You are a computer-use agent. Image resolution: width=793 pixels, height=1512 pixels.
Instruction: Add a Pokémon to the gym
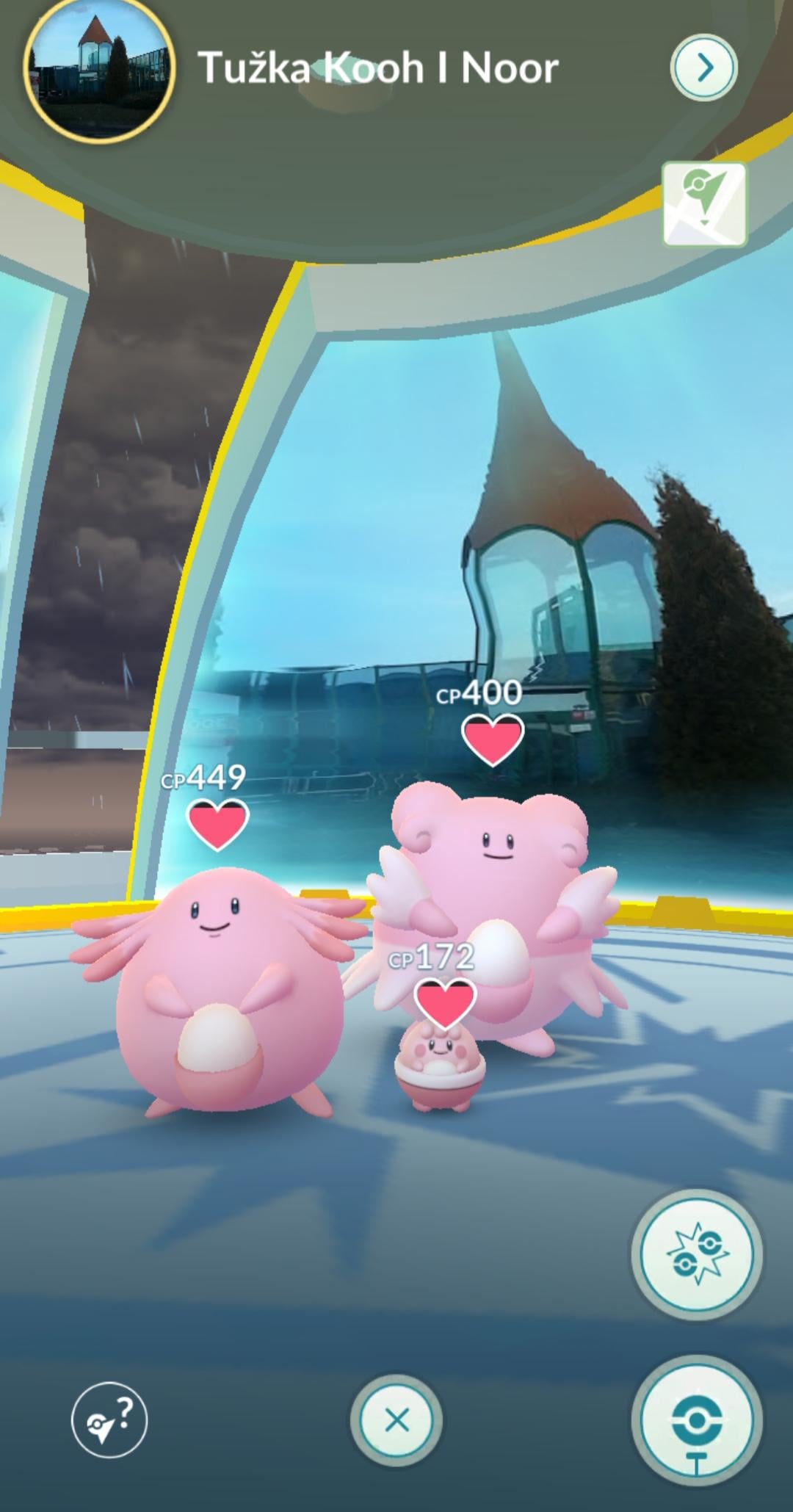[x=696, y=1421]
